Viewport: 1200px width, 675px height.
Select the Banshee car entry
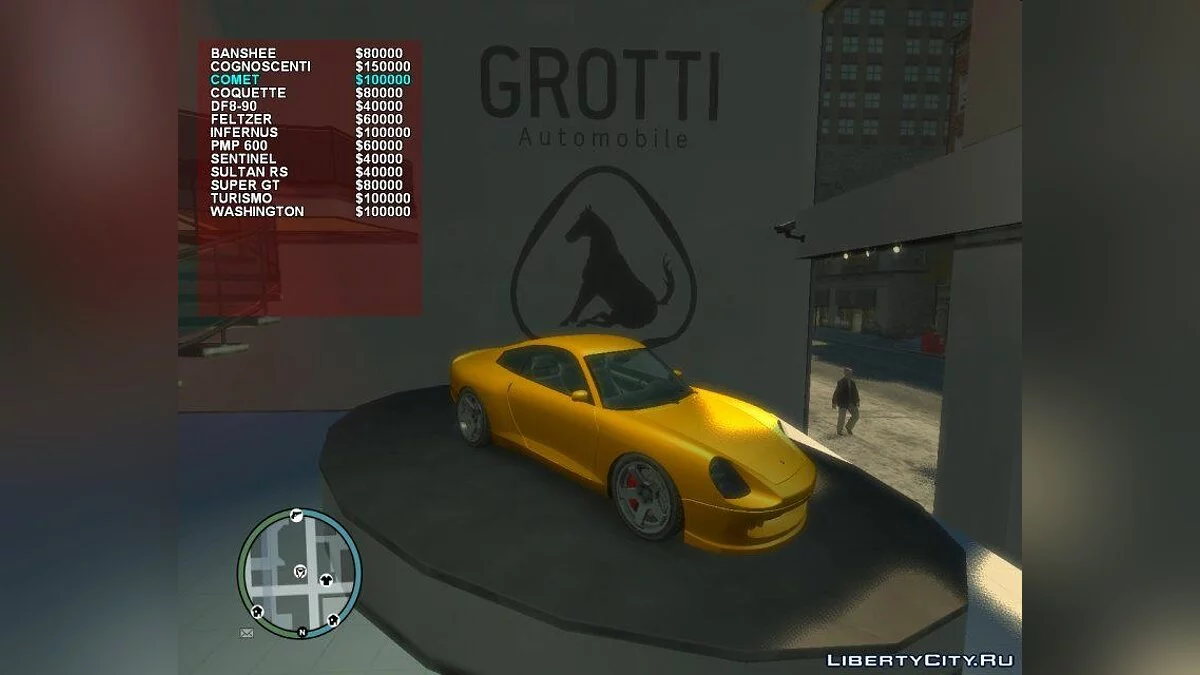tap(243, 53)
